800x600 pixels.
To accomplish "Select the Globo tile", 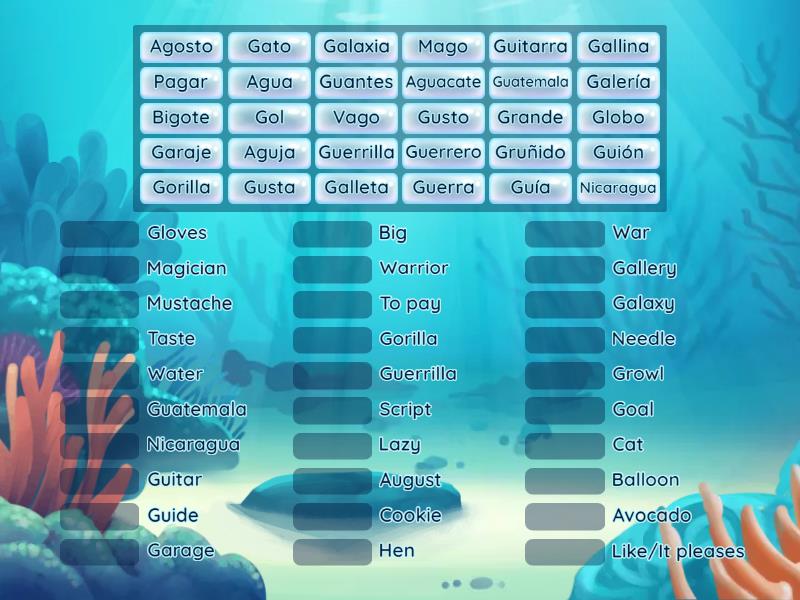I will pyautogui.click(x=618, y=117).
